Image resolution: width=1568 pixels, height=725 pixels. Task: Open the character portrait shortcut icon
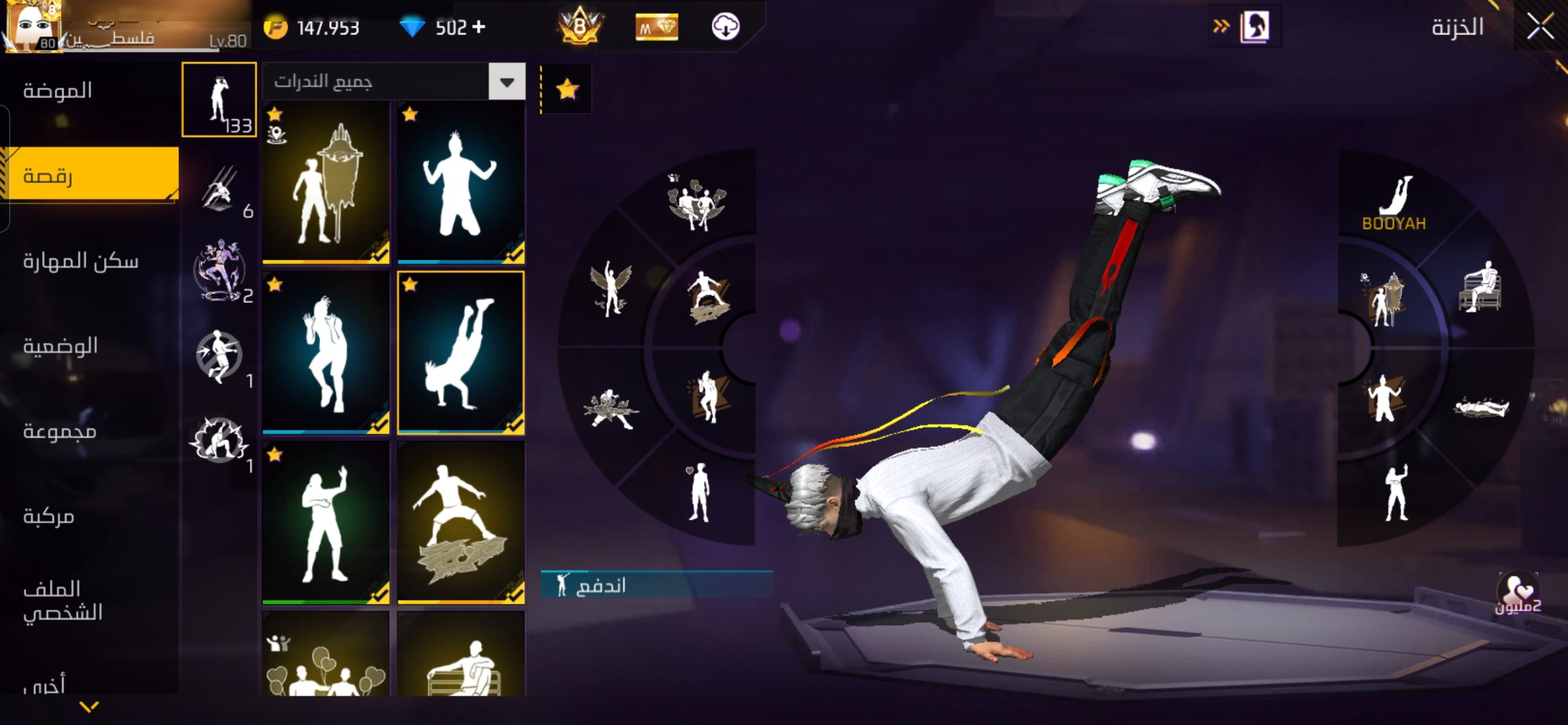[1254, 27]
